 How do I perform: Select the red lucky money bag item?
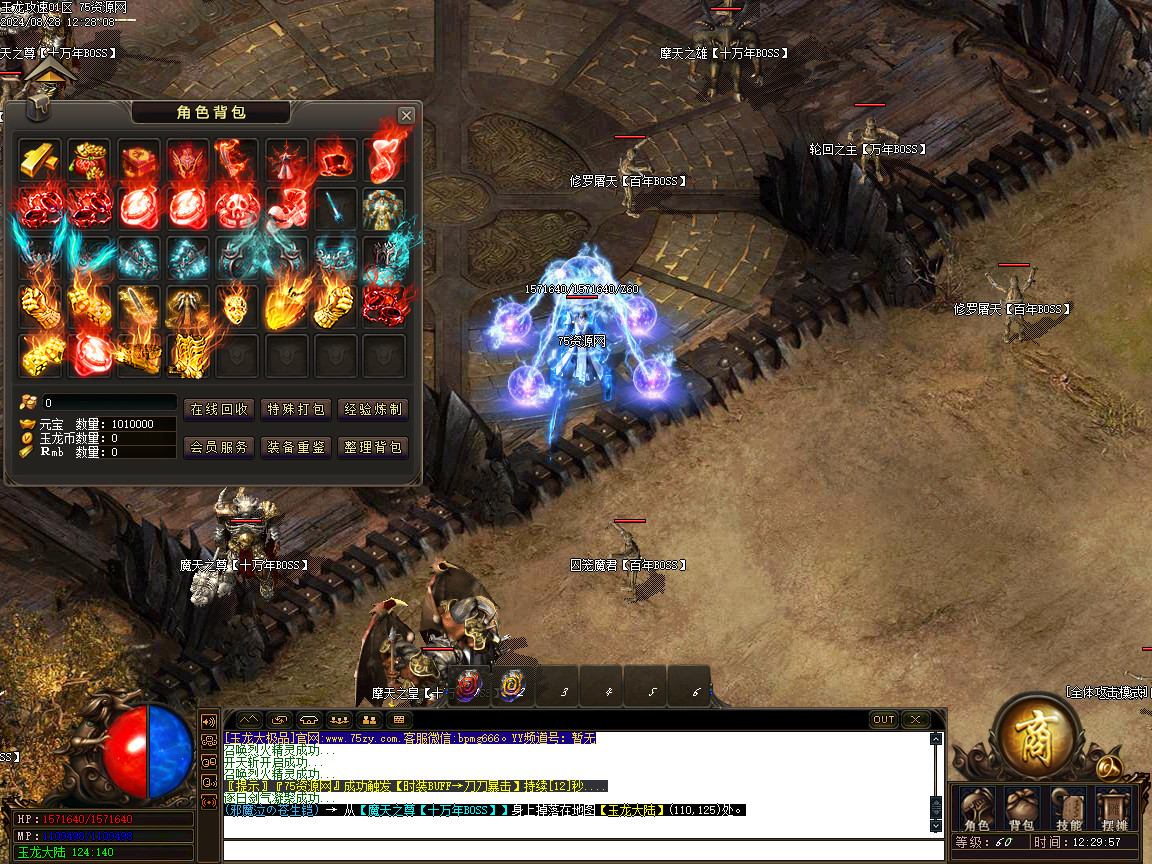tap(90, 160)
